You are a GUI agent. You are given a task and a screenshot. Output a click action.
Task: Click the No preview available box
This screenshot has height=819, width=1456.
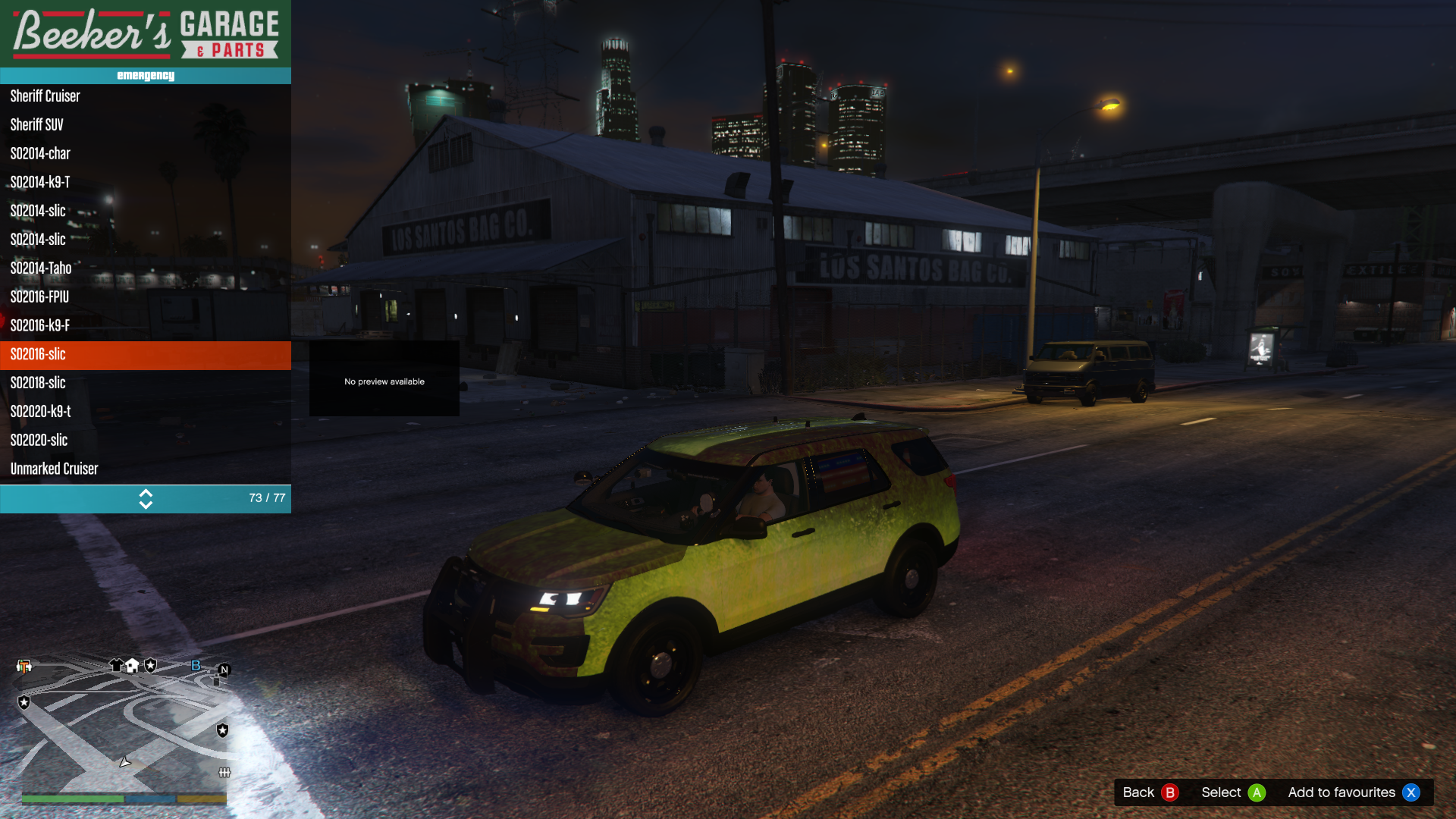point(384,379)
